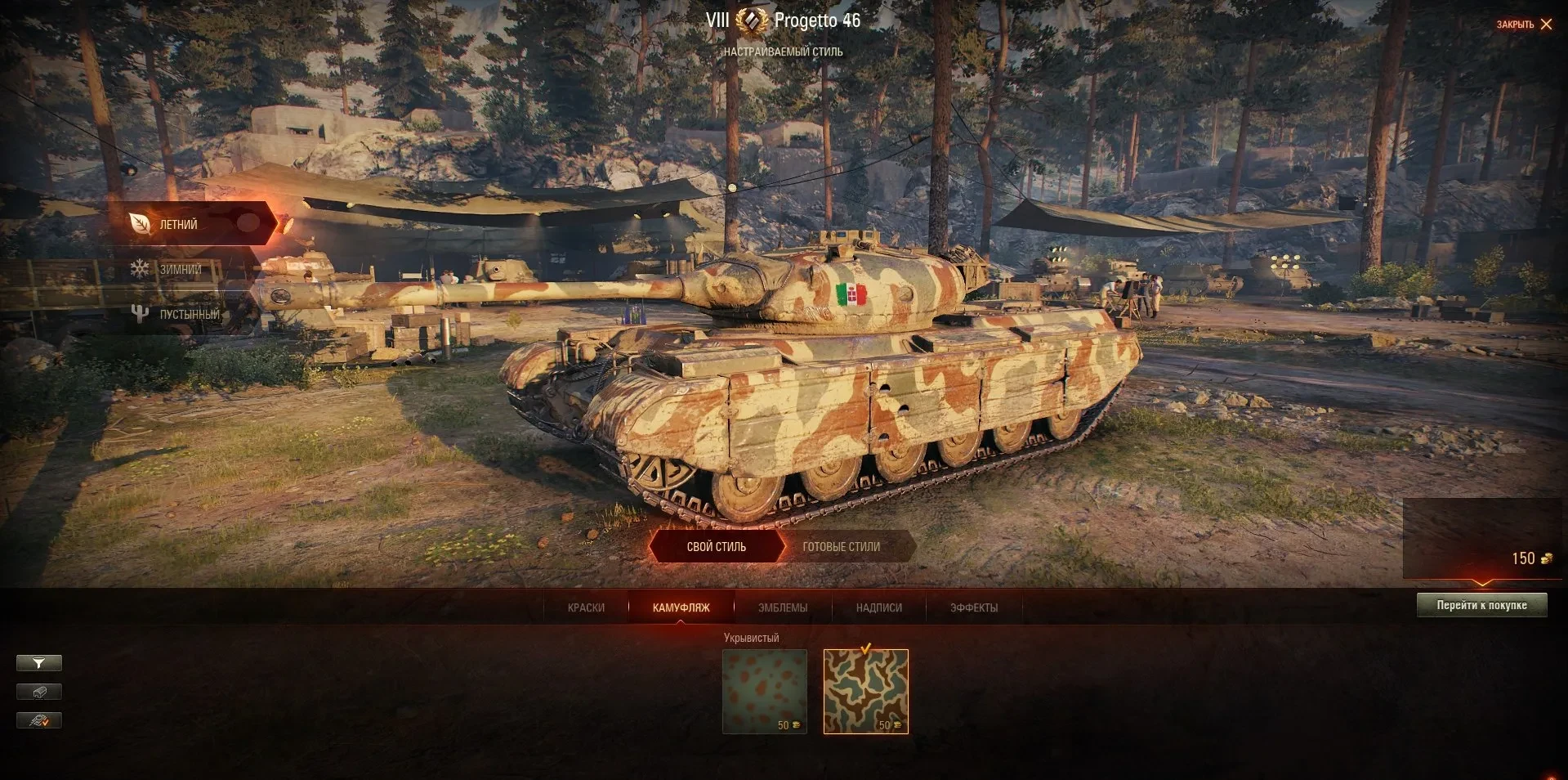Open the Краски paints tab
Image resolution: width=1568 pixels, height=780 pixels.
click(x=586, y=607)
